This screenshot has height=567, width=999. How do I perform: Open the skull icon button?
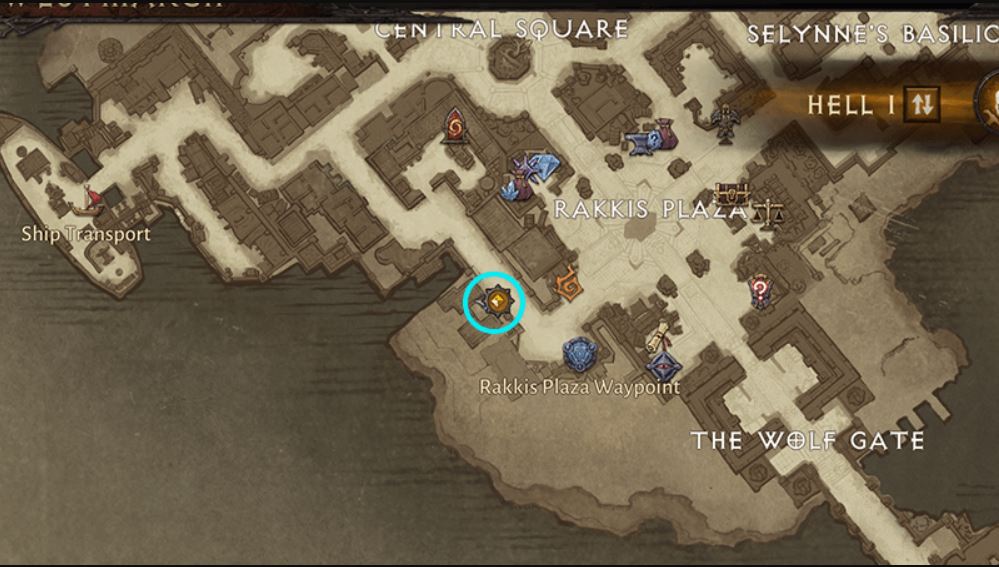[990, 102]
